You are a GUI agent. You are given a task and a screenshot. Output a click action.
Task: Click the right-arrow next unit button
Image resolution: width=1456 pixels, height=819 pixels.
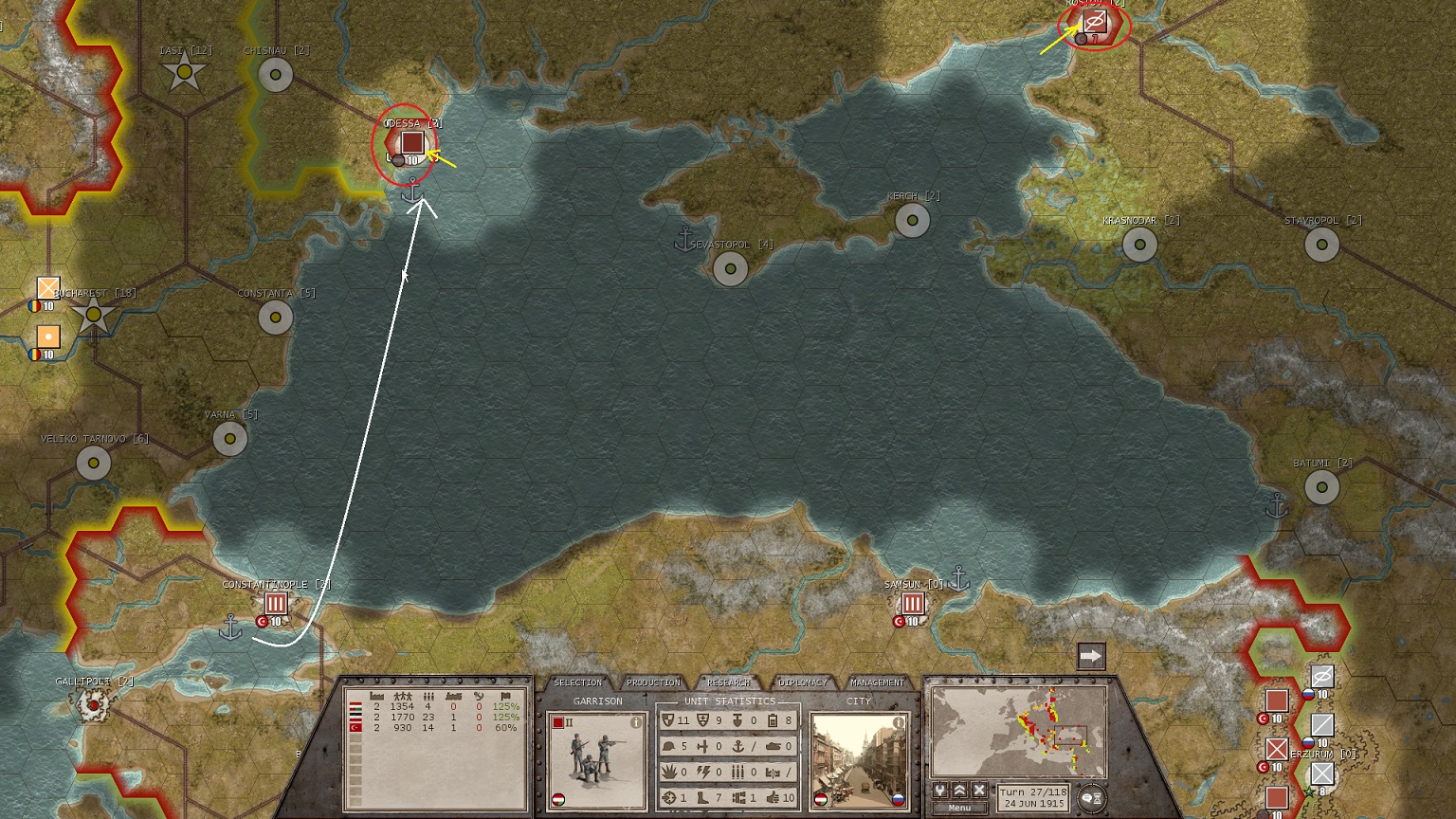coord(1091,656)
